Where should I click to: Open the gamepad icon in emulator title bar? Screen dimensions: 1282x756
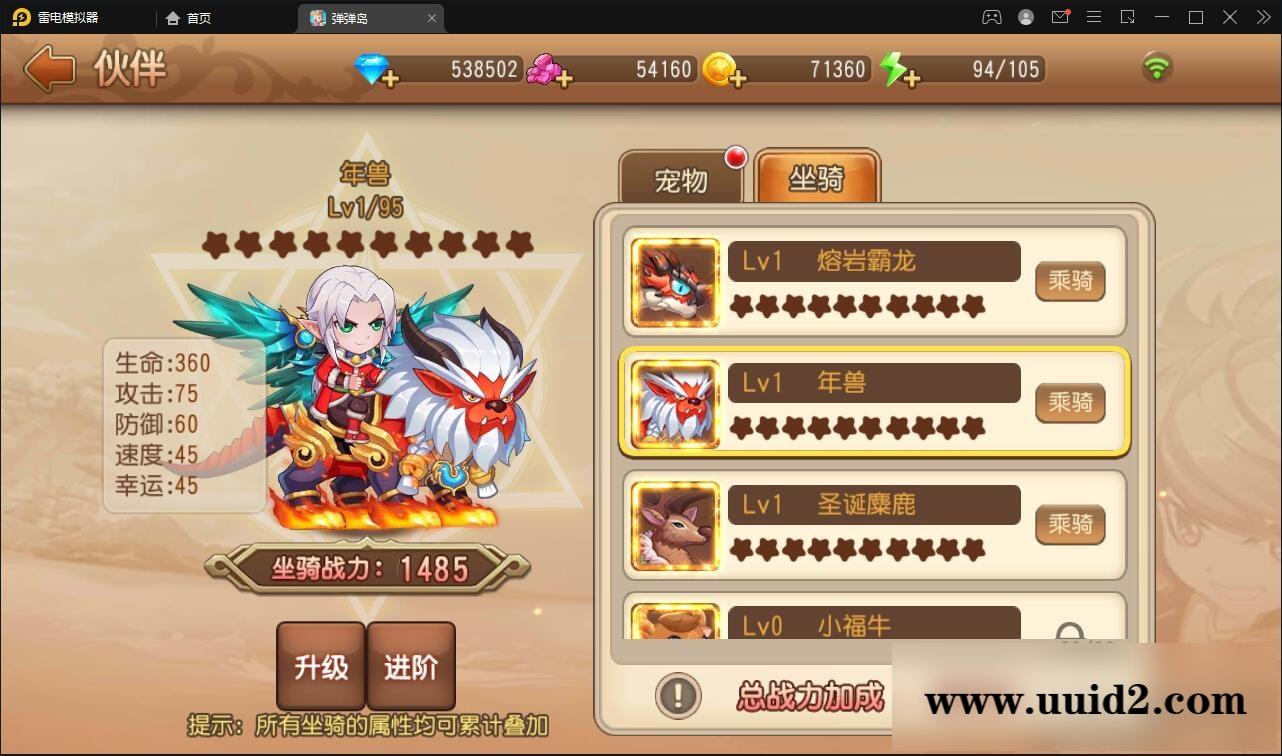(992, 17)
